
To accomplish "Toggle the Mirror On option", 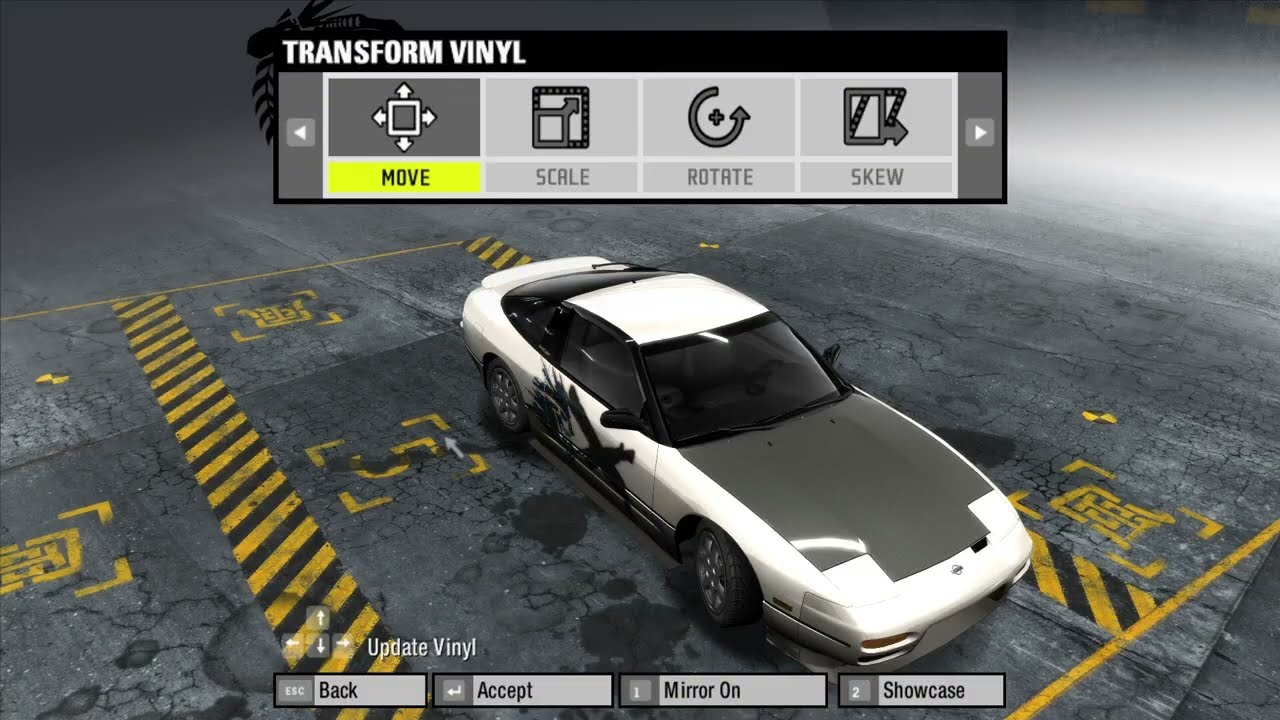I will [x=723, y=690].
